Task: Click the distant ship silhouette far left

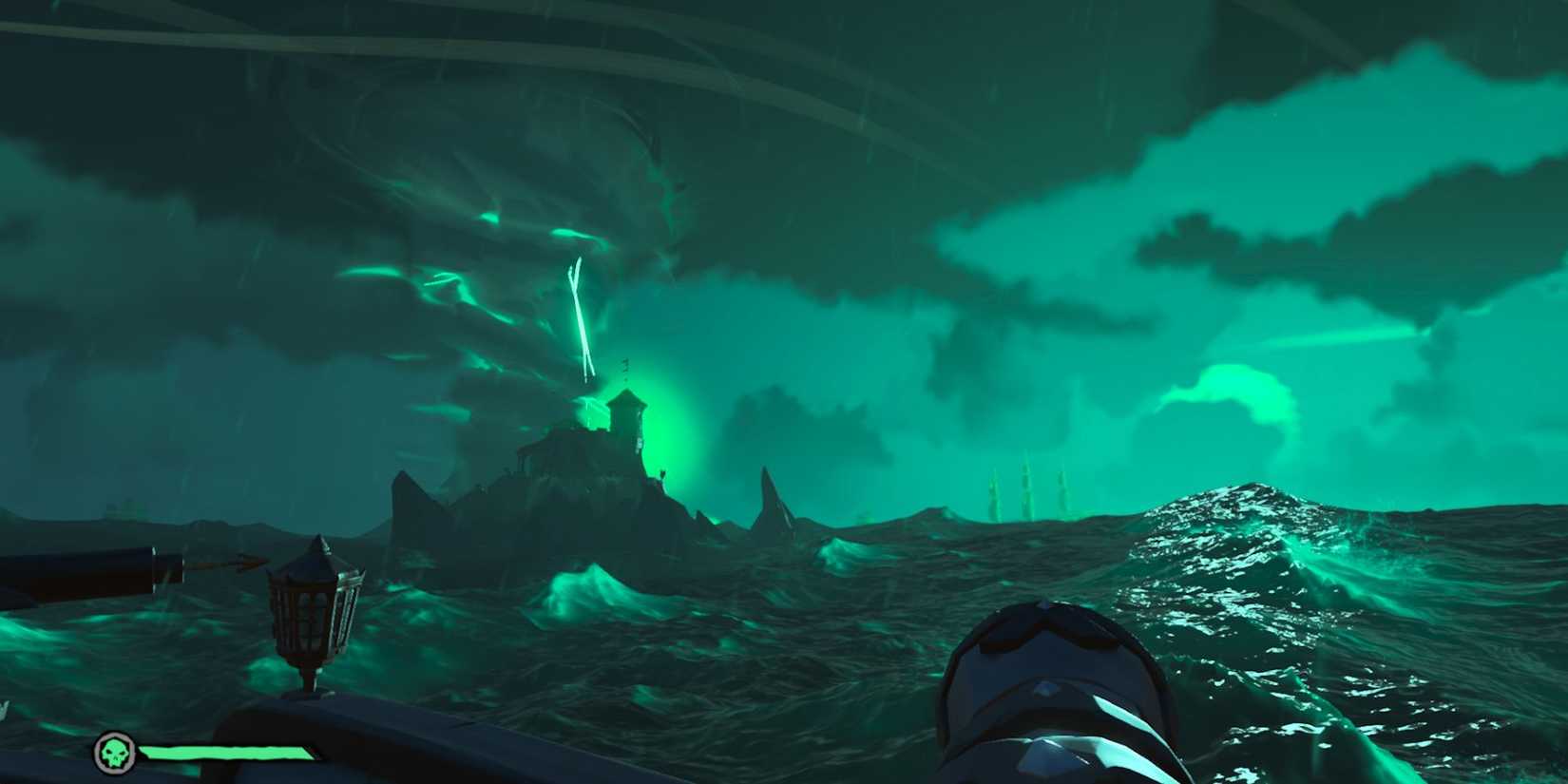Action: pyautogui.click(x=124, y=508)
